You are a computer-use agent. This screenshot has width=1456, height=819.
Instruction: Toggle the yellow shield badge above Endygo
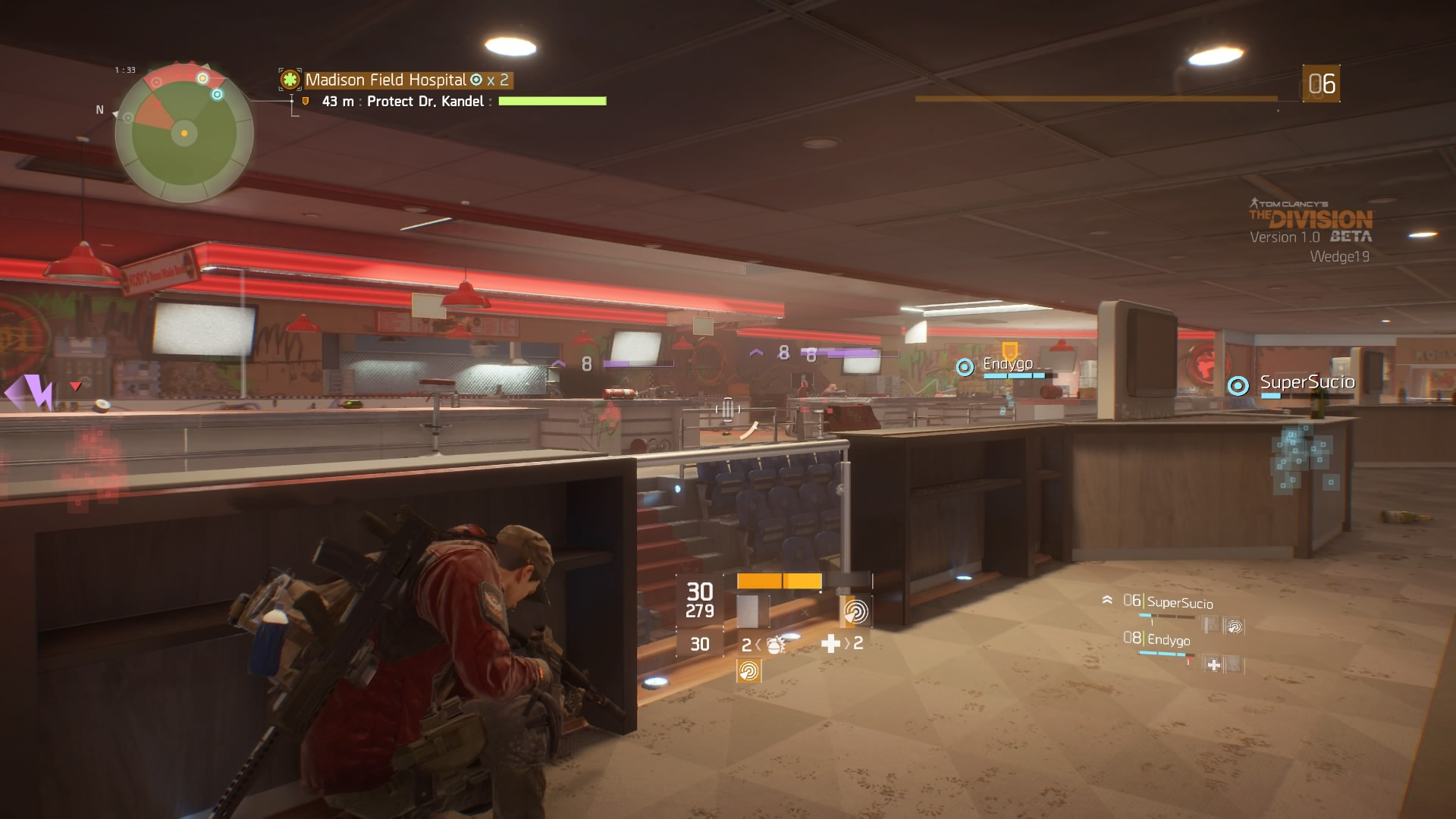point(1009,348)
